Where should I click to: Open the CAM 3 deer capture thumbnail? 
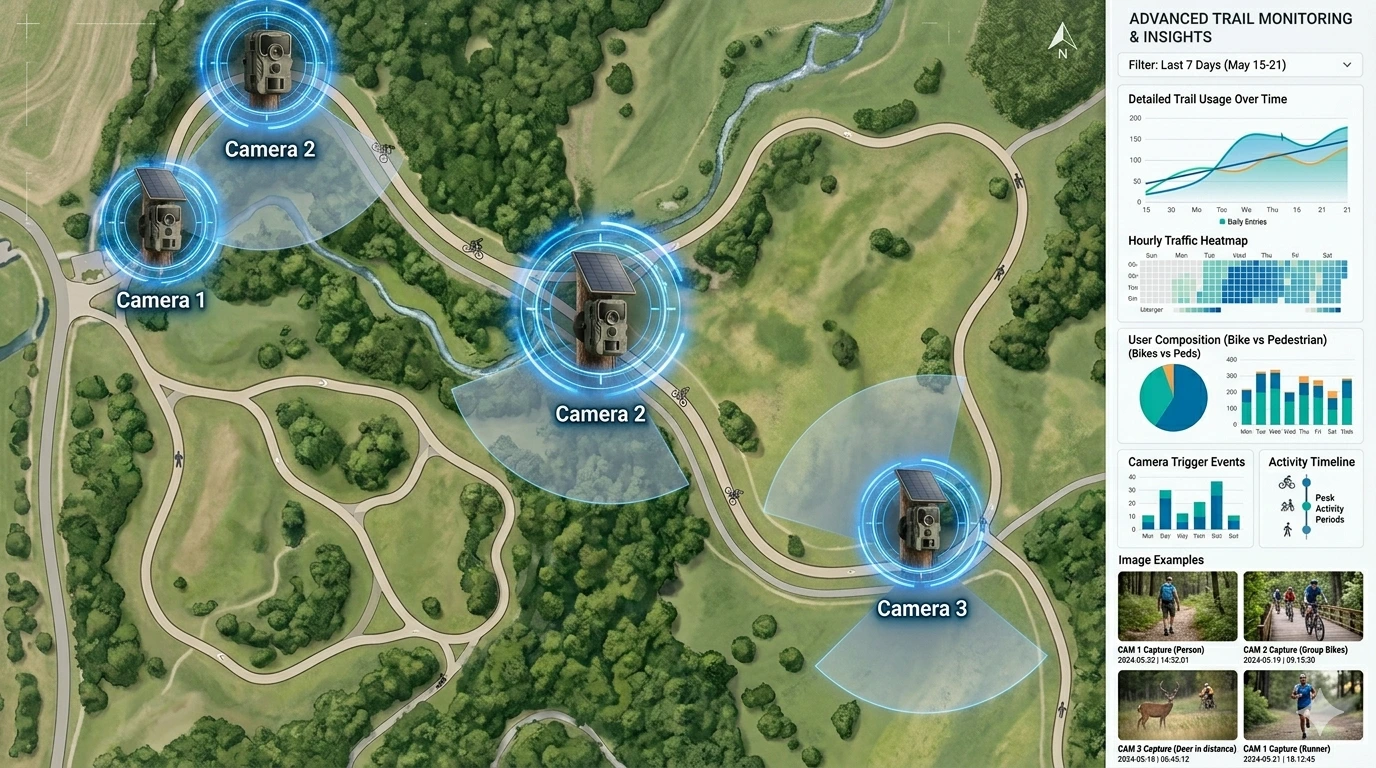click(x=1177, y=705)
